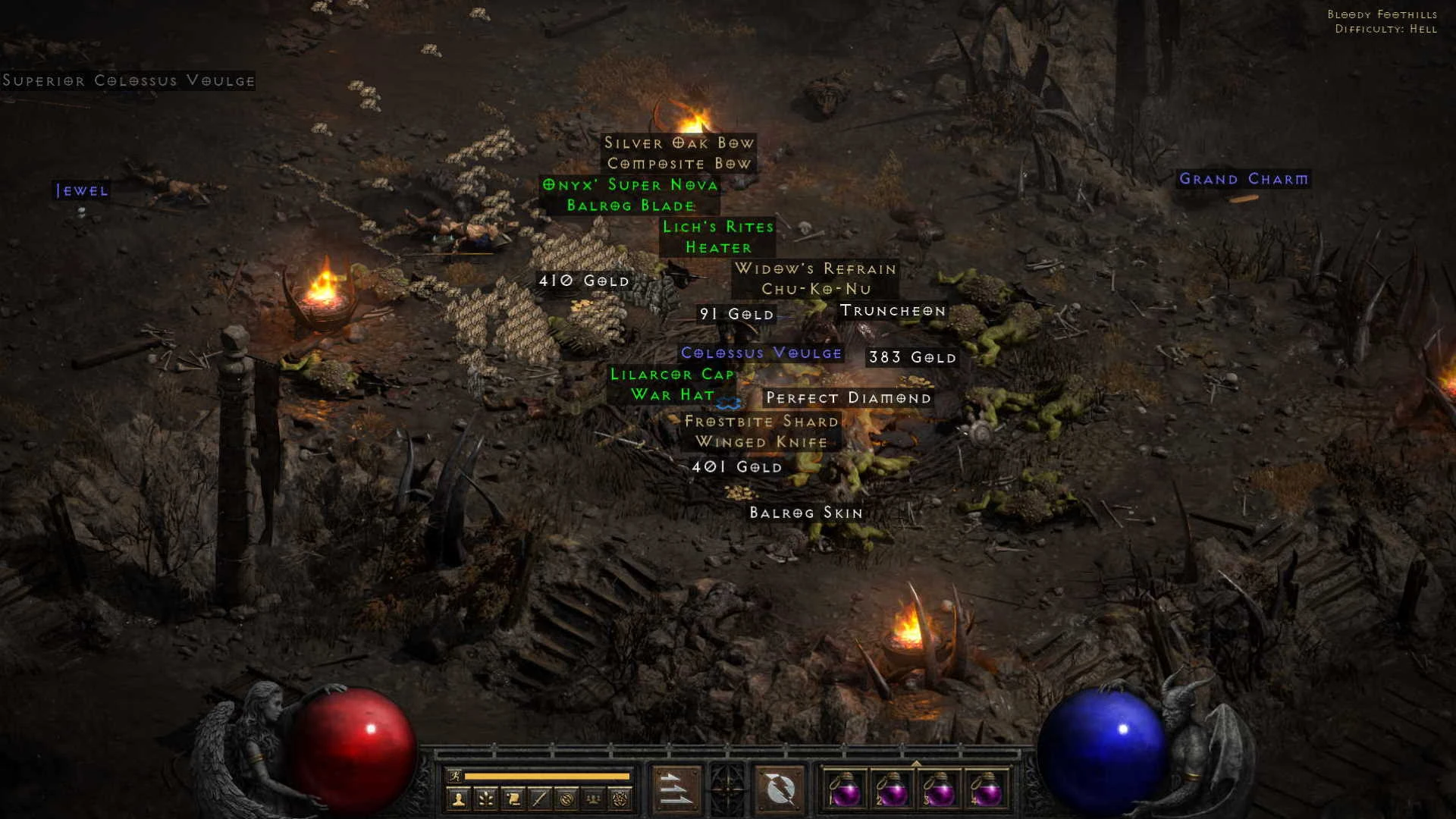
Task: Click the sword icon on the mini panel
Action: (540, 799)
